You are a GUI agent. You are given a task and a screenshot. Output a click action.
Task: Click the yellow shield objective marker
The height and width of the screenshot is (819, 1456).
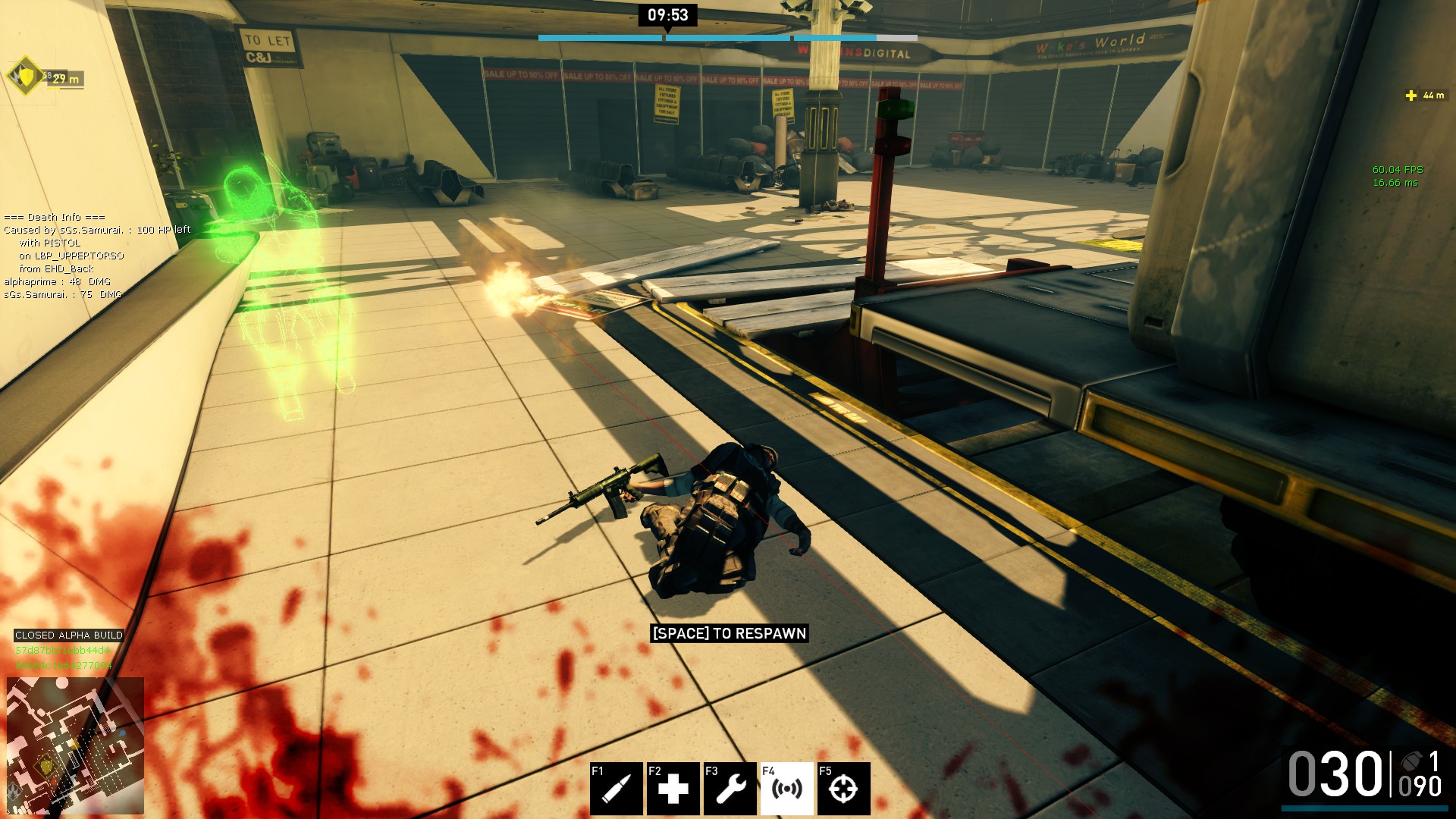[x=27, y=76]
